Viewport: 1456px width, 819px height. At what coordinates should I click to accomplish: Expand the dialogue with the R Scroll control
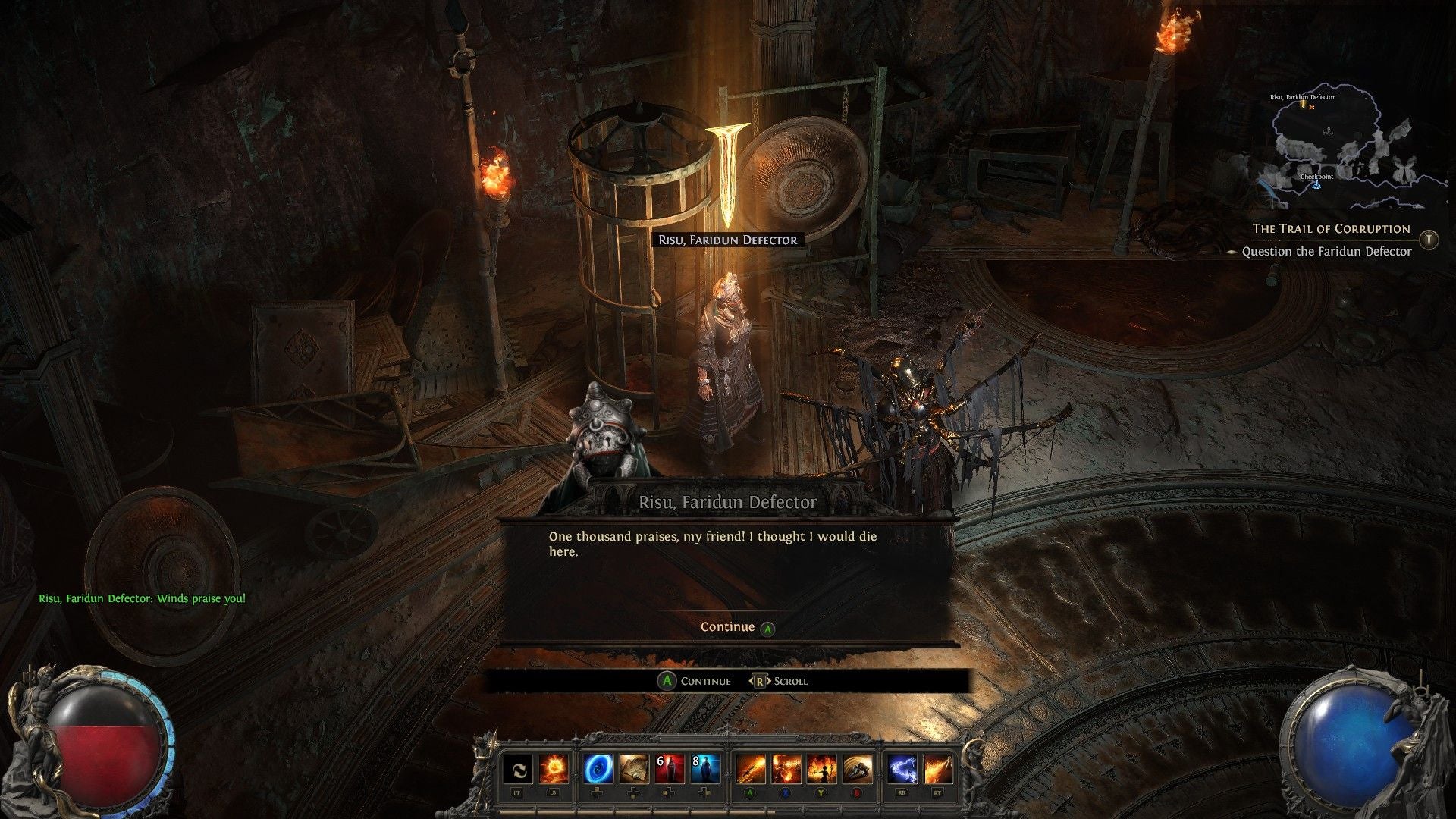(781, 681)
